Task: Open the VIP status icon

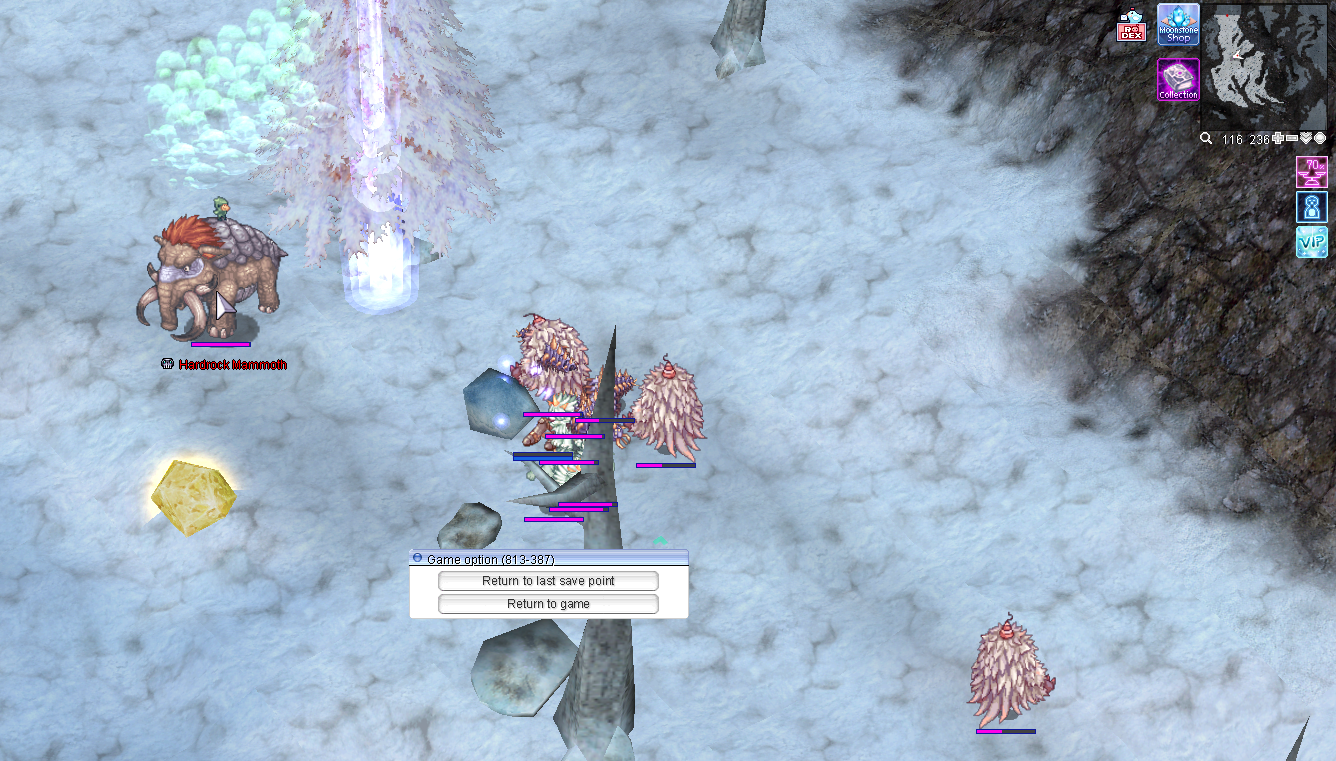Action: [x=1312, y=241]
